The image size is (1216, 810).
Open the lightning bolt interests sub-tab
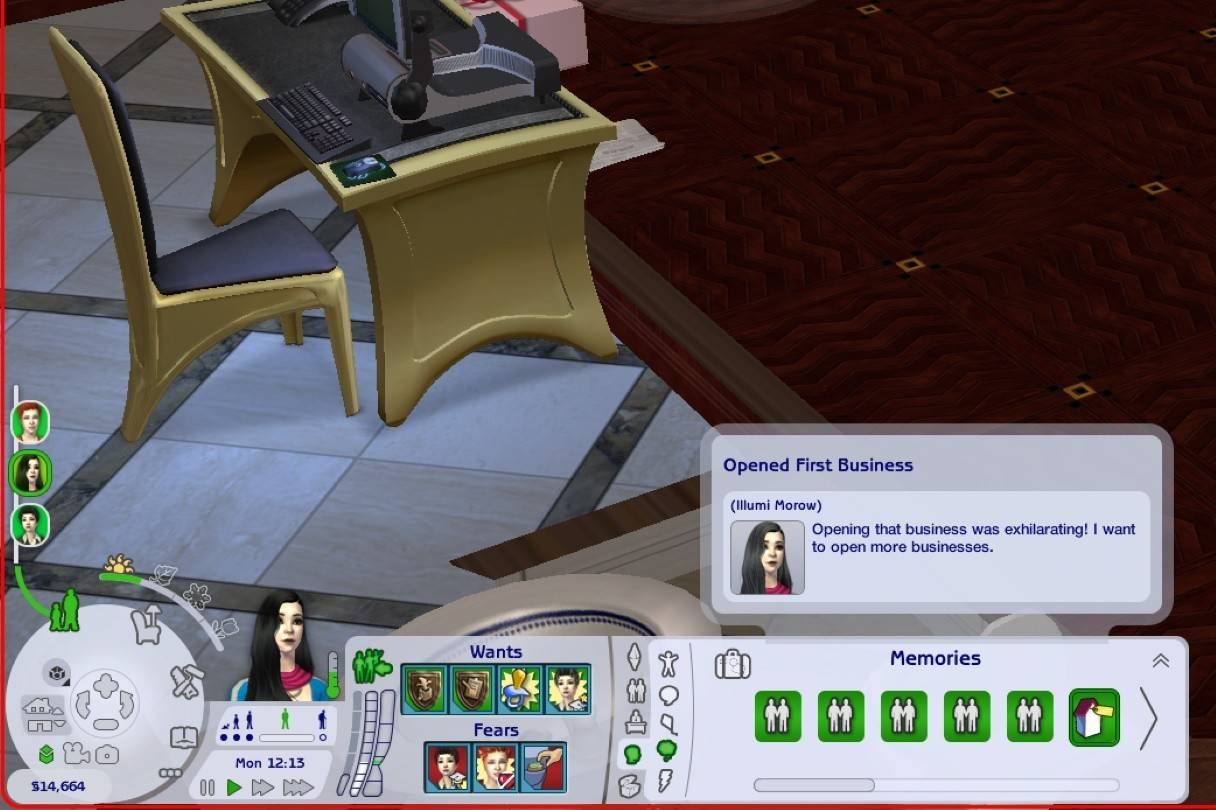coord(667,780)
